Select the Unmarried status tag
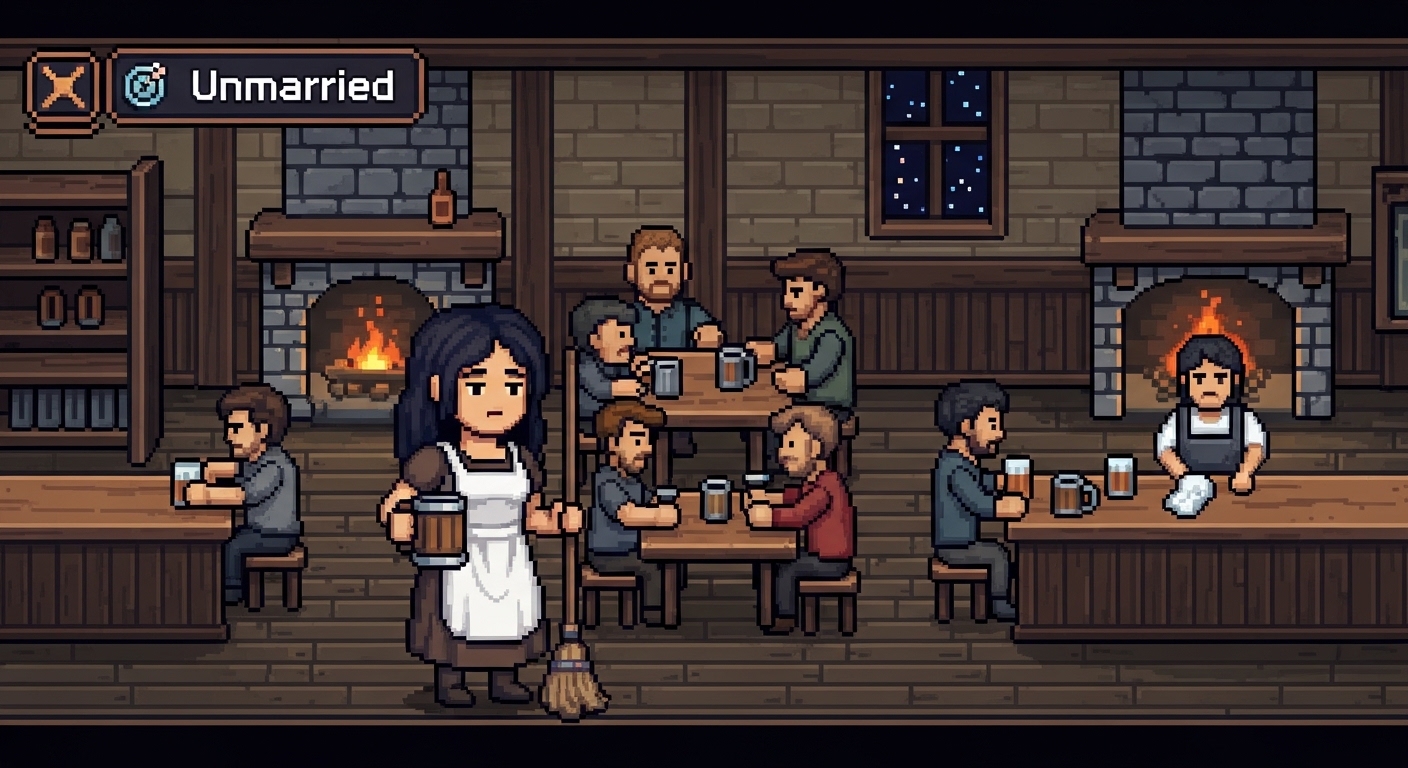1408x768 pixels. pos(268,87)
